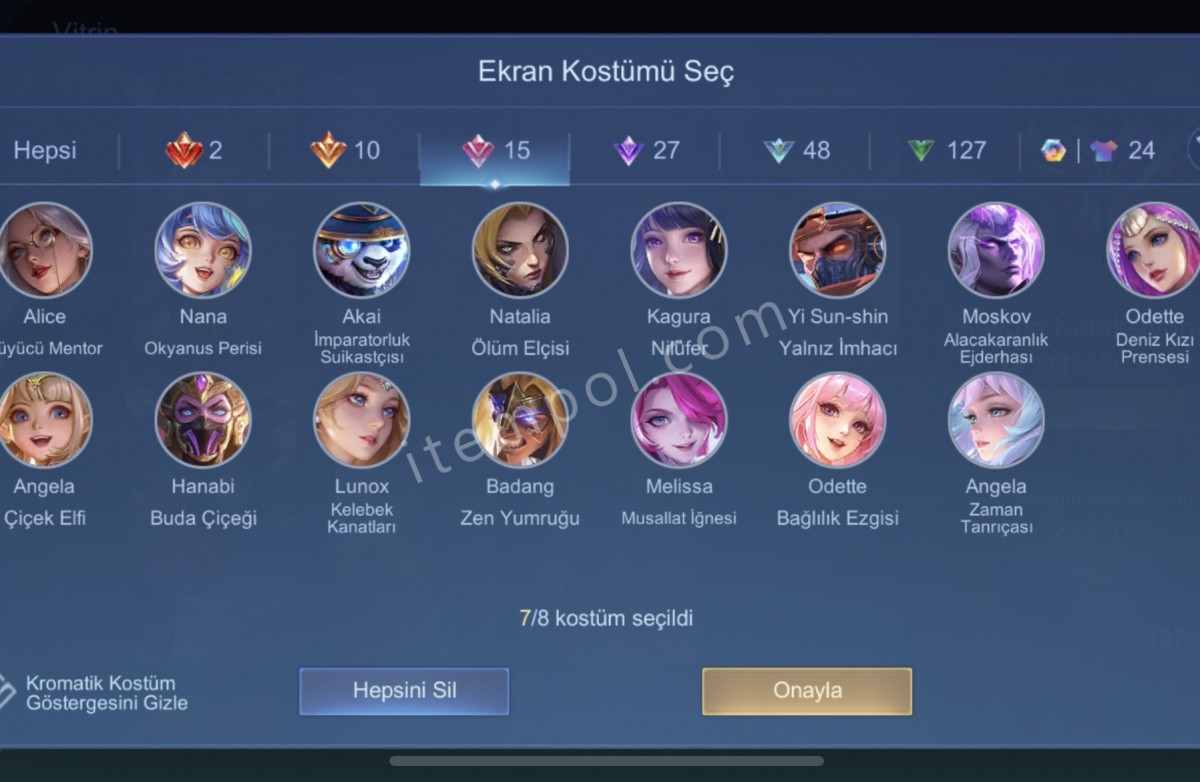Image resolution: width=1200 pixels, height=782 pixels.
Task: Select Kagura Nilüfer skin portrait
Action: 679,250
